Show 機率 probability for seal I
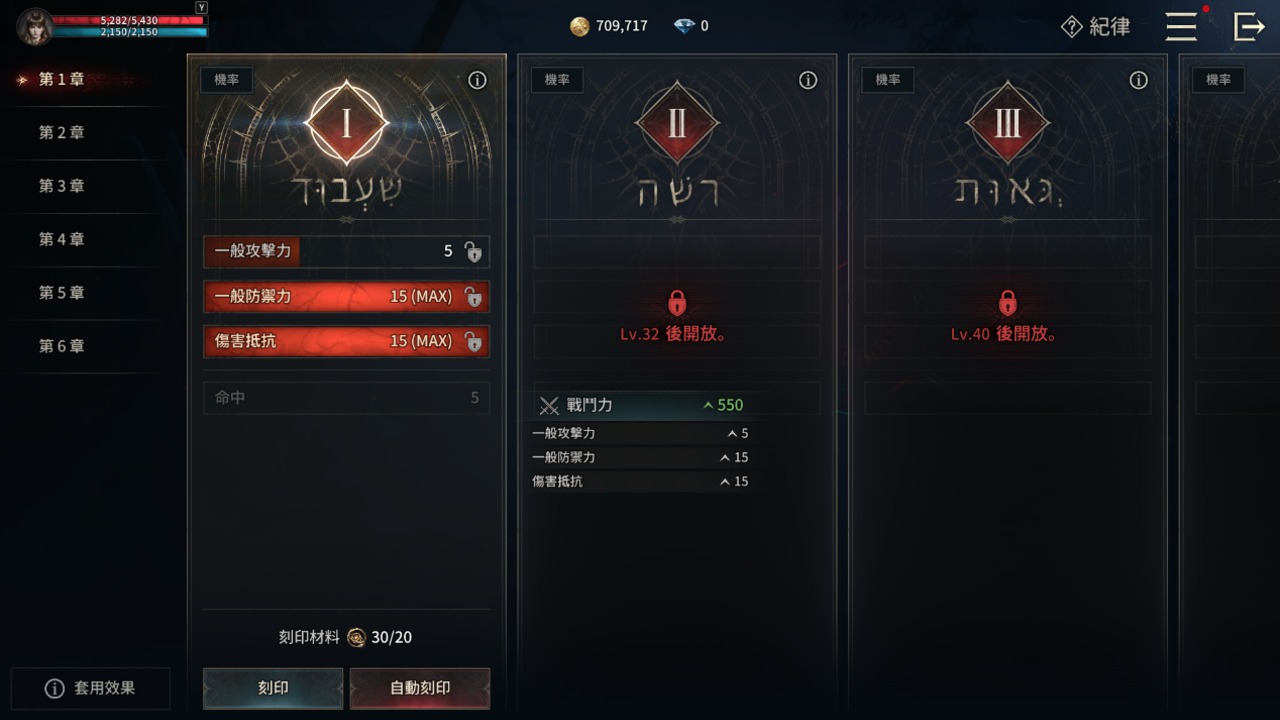1280x720 pixels. [227, 80]
